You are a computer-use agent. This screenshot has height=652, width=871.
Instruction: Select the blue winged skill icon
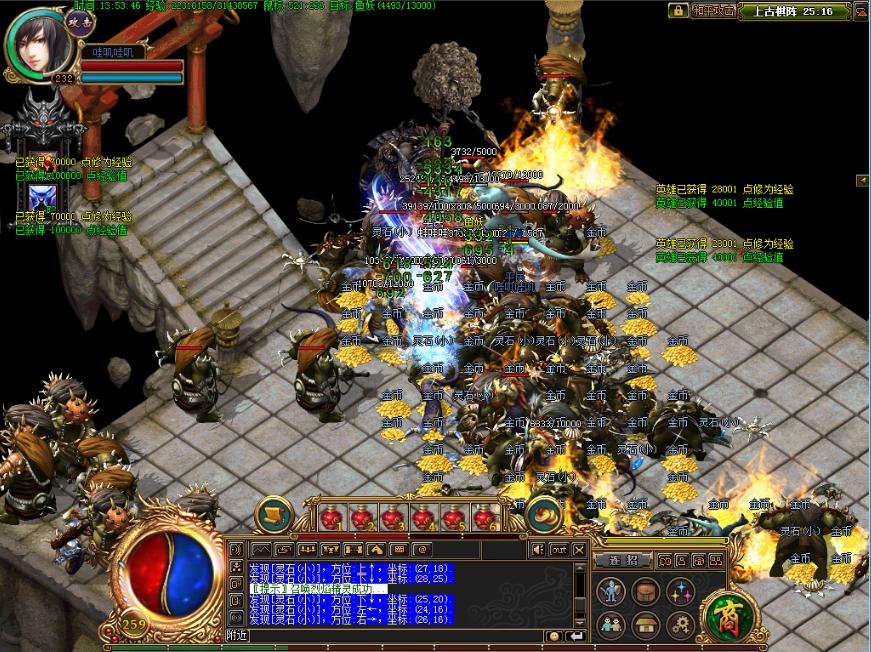tap(41, 197)
